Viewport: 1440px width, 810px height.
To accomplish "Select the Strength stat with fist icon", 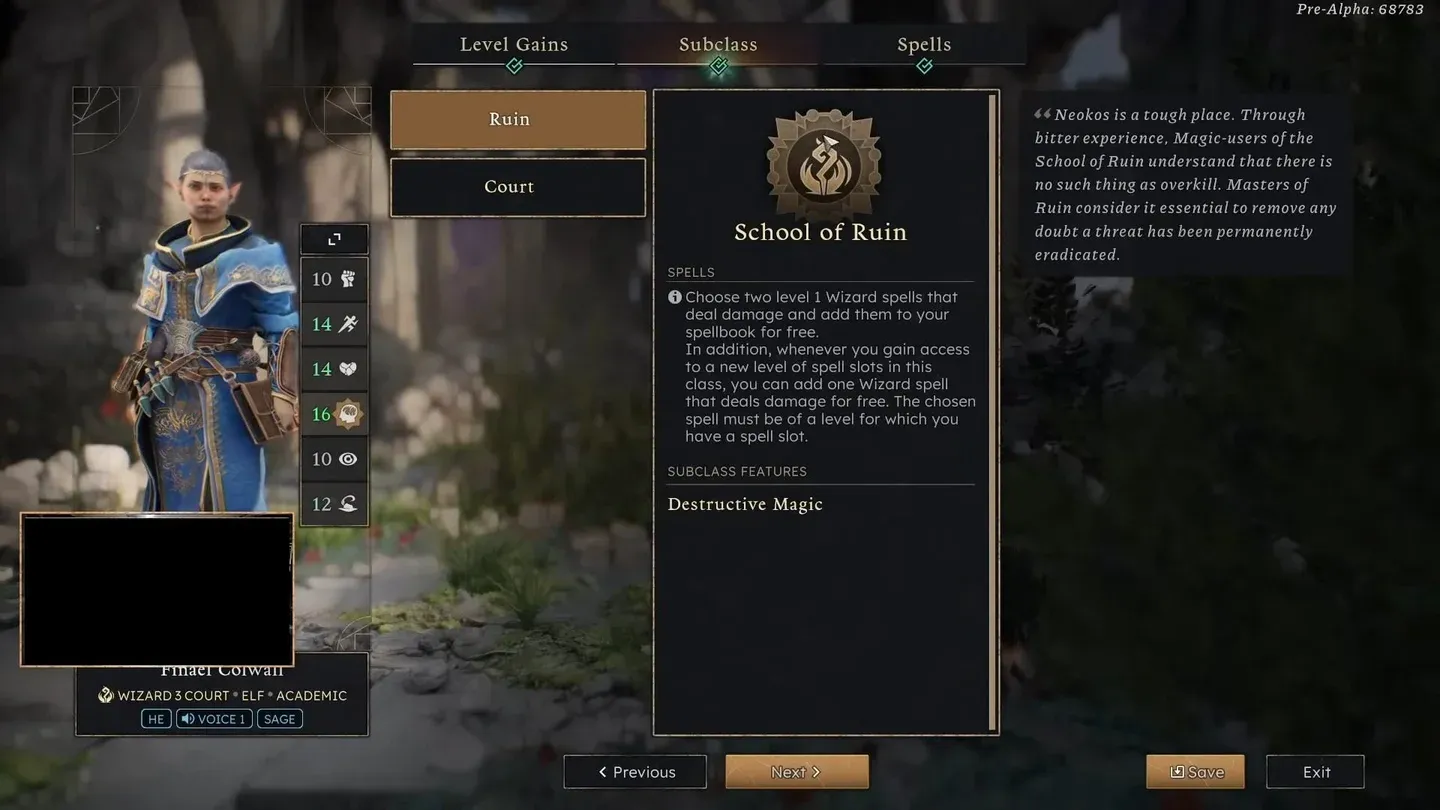I will pyautogui.click(x=334, y=279).
